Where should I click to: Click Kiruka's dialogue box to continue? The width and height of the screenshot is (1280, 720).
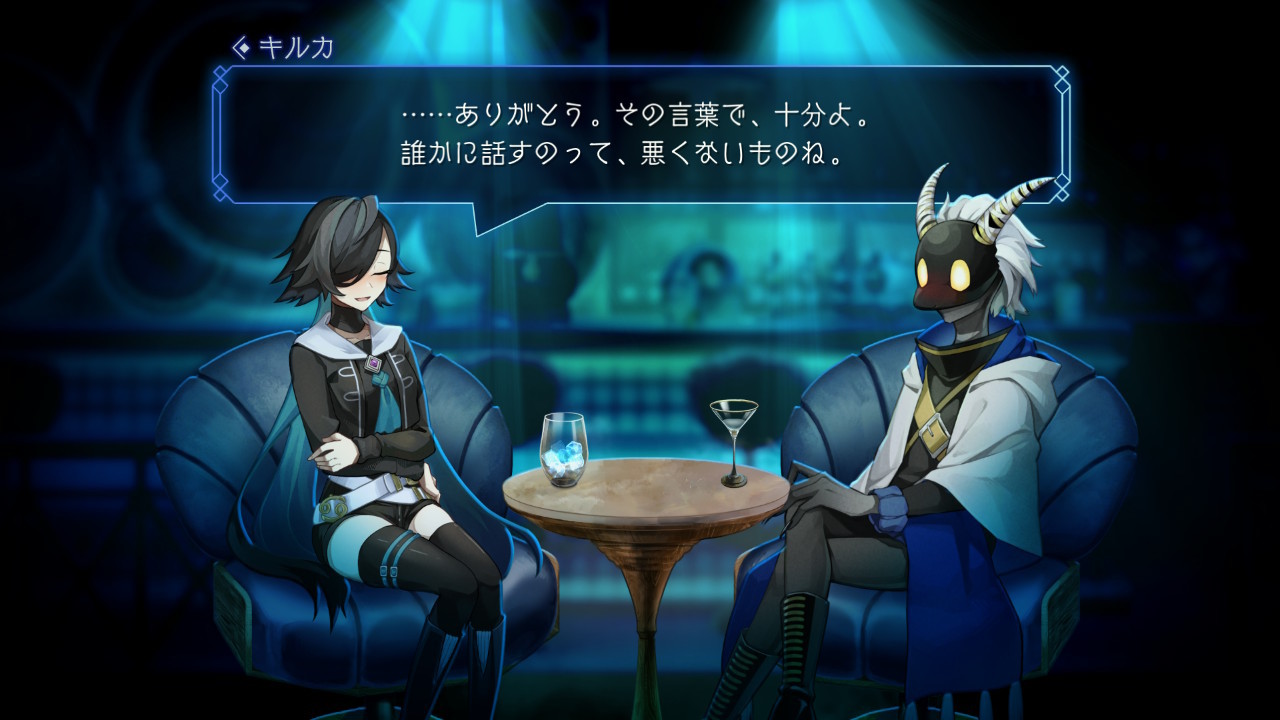tap(640, 135)
